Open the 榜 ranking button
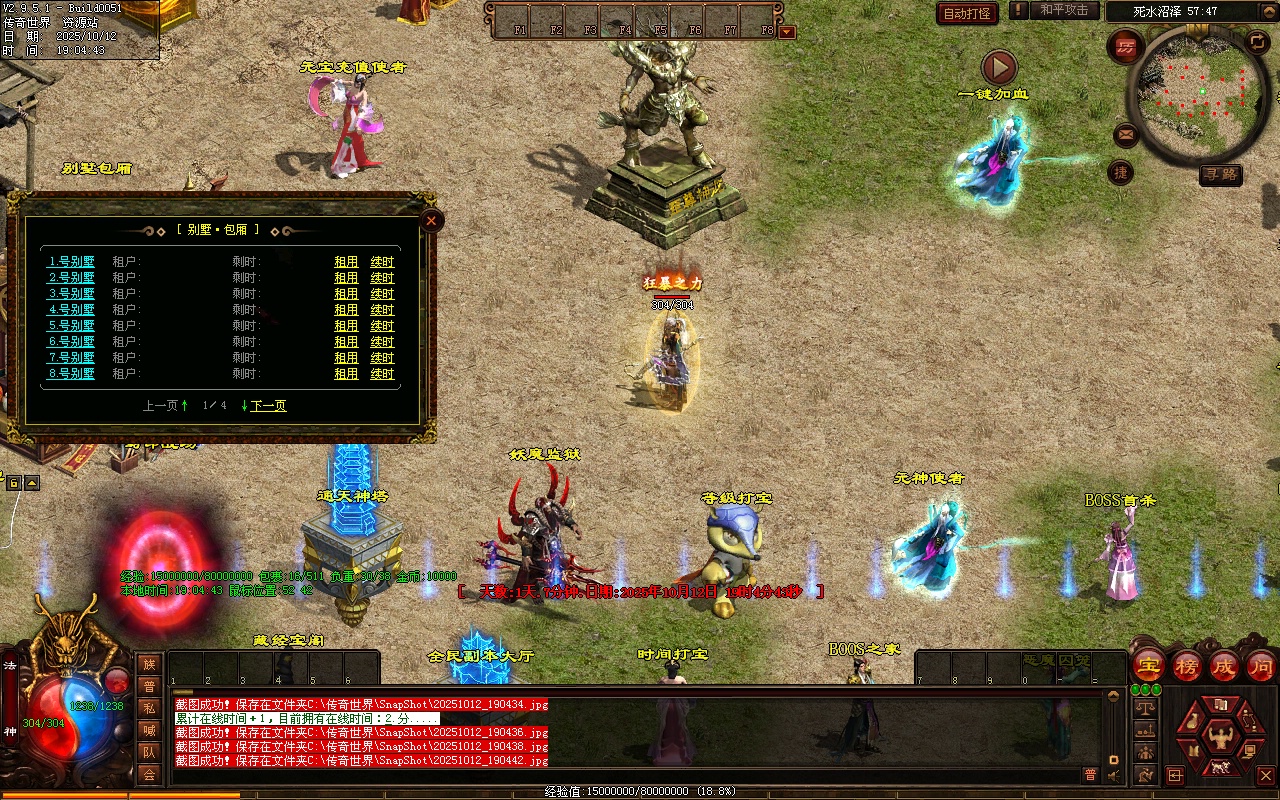Image resolution: width=1280 pixels, height=800 pixels. coord(1187,665)
